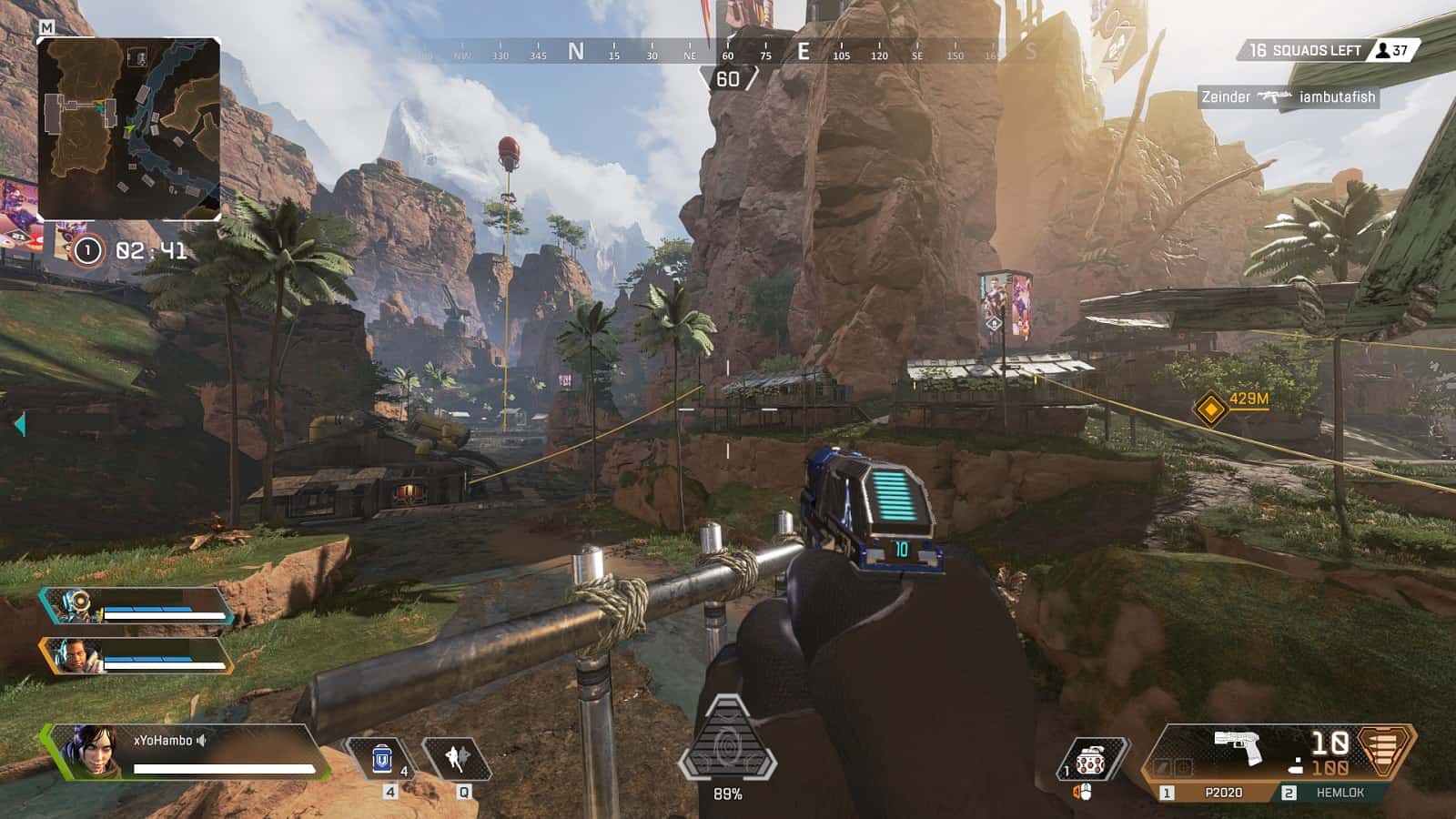
Task: Click the thermite grenade icon
Action: tap(1091, 757)
